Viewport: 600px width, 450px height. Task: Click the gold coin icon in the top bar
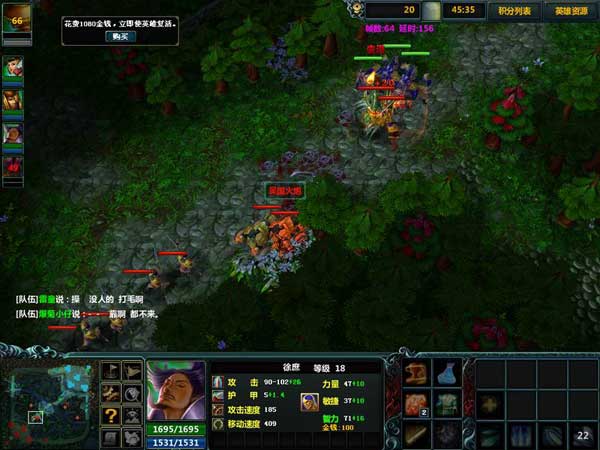431,10
